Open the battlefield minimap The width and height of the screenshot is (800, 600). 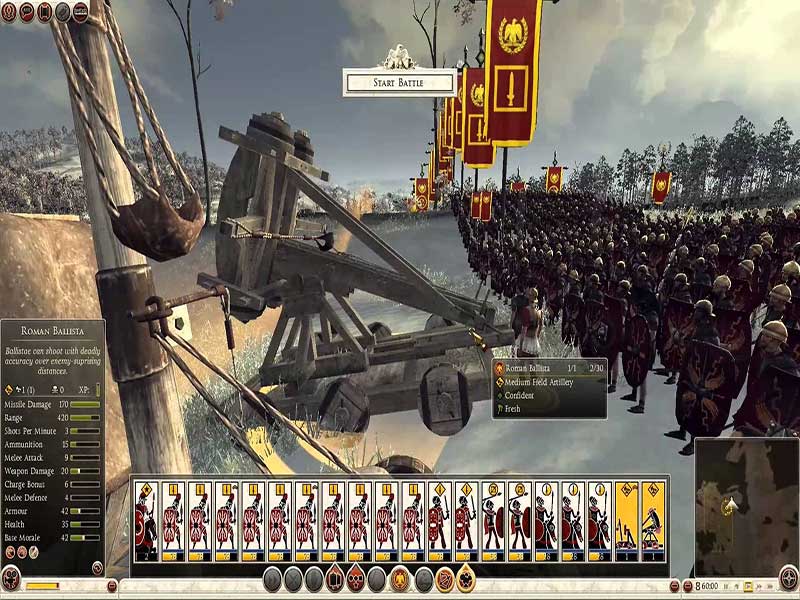tap(746, 506)
